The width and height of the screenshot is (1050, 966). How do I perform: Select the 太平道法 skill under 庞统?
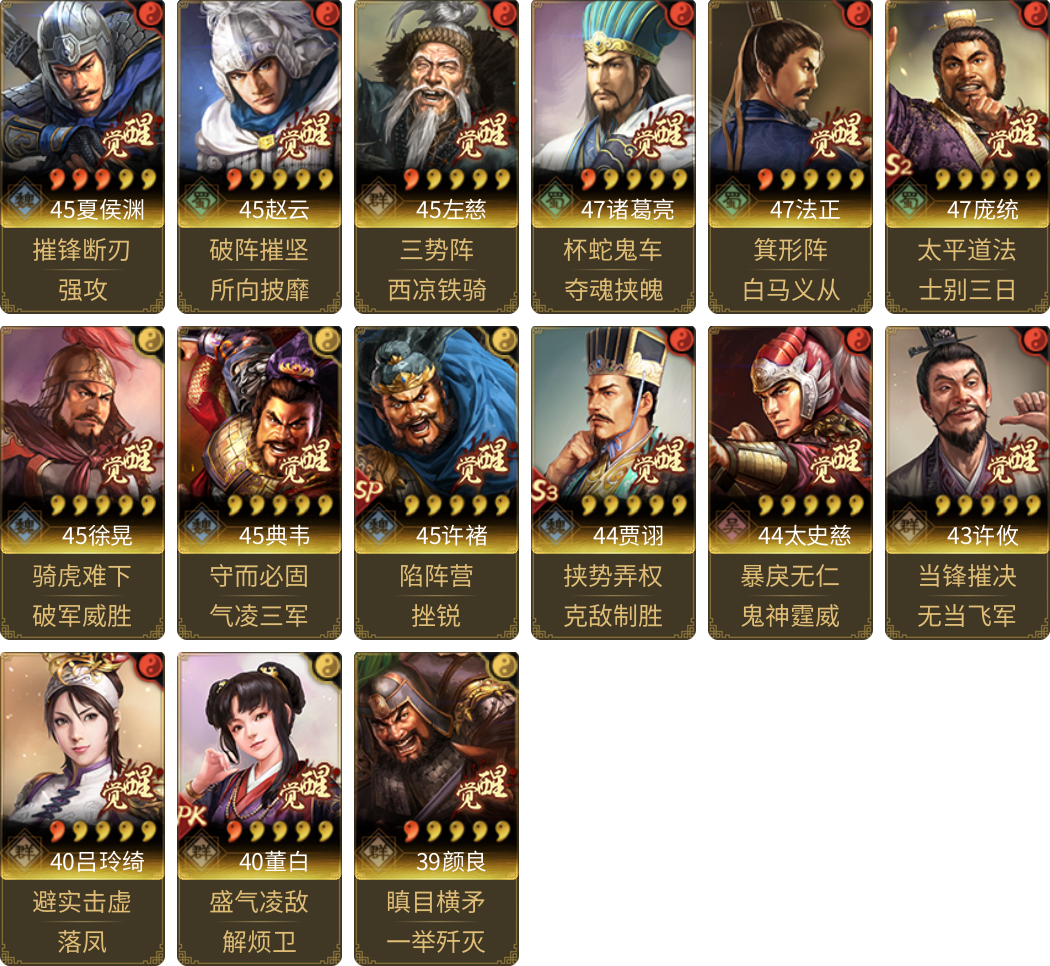tap(967, 250)
